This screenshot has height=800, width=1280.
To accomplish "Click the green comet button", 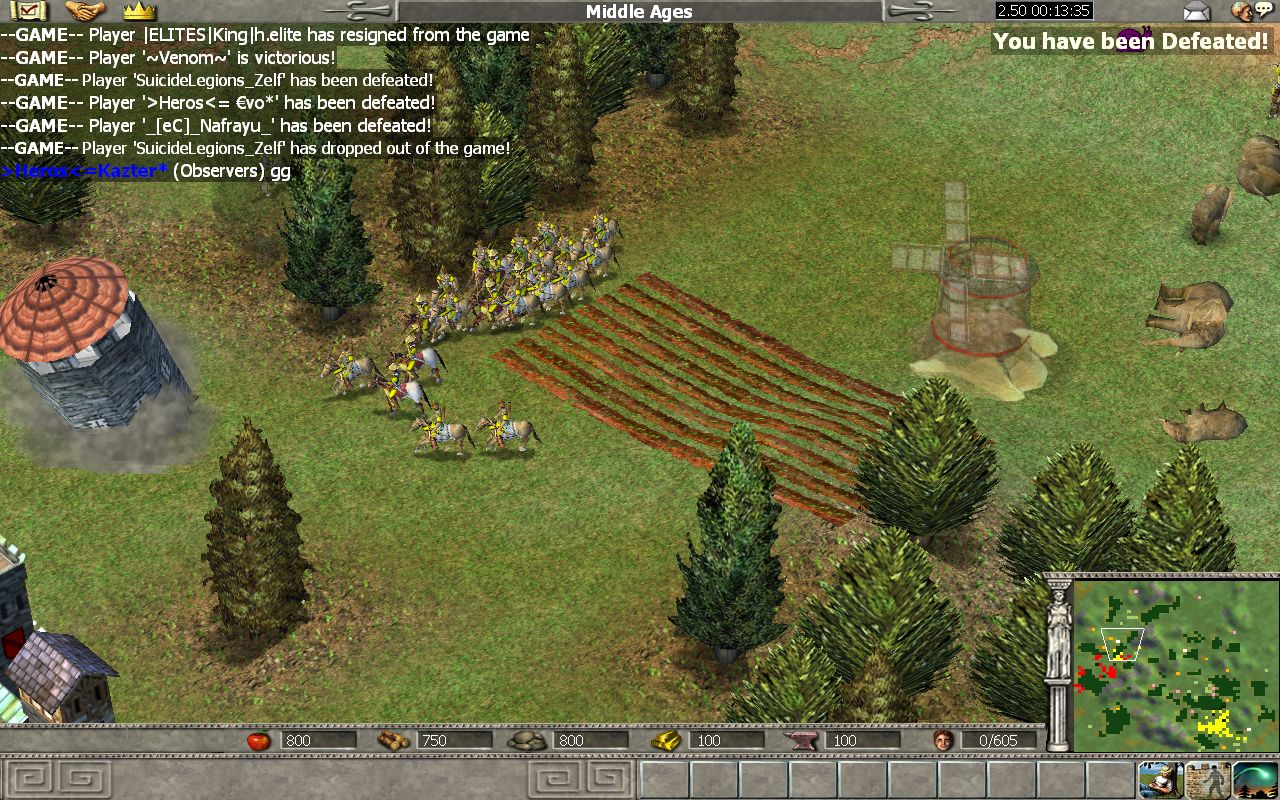I will tap(1256, 779).
